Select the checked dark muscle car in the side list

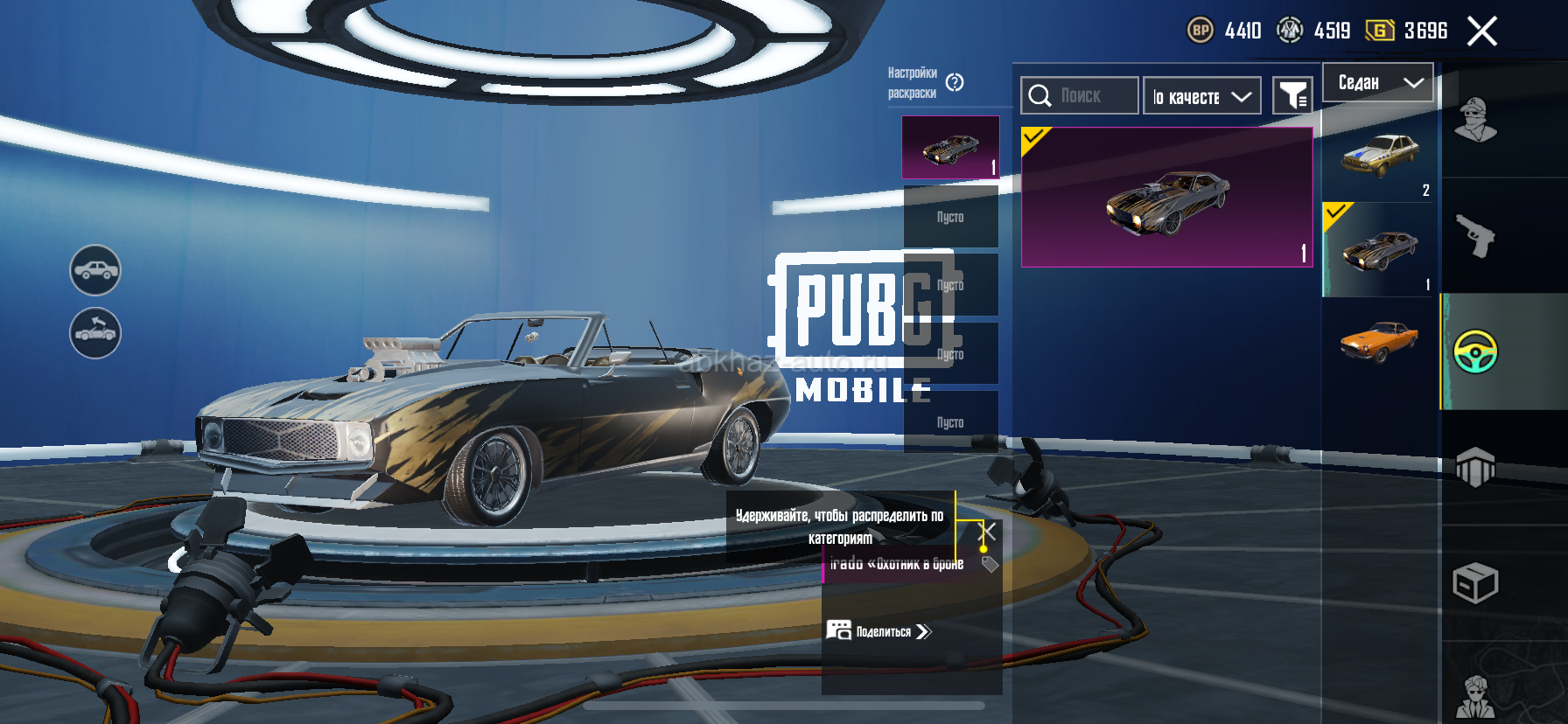coord(1379,250)
